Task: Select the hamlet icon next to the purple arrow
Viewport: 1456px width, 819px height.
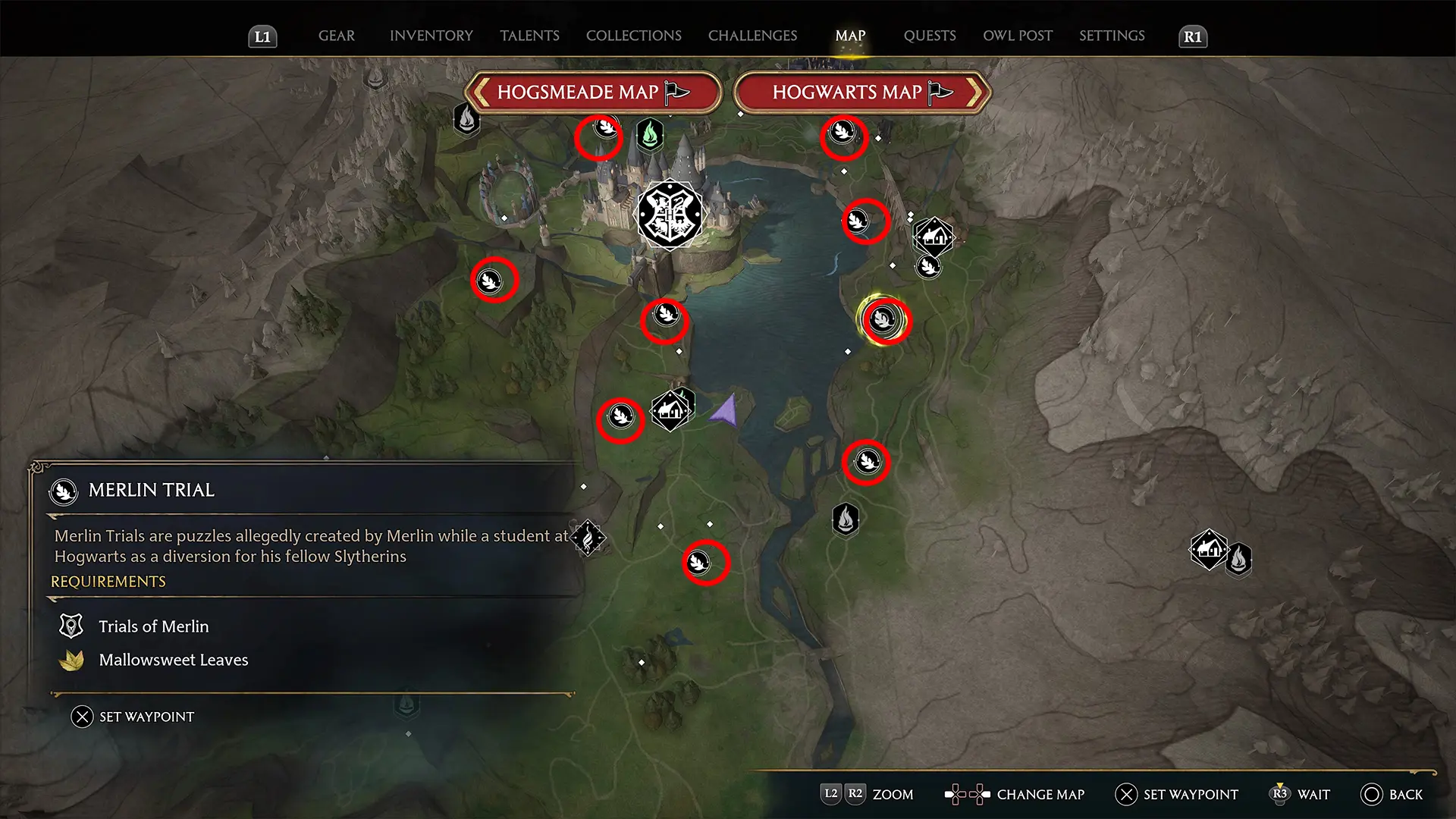Action: pos(670,409)
